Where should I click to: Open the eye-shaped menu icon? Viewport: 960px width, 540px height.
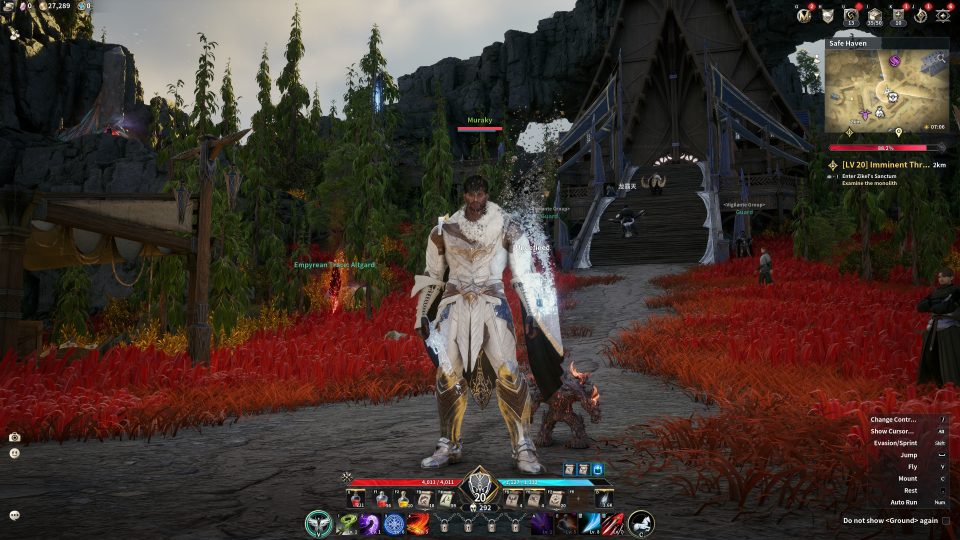pos(942,15)
